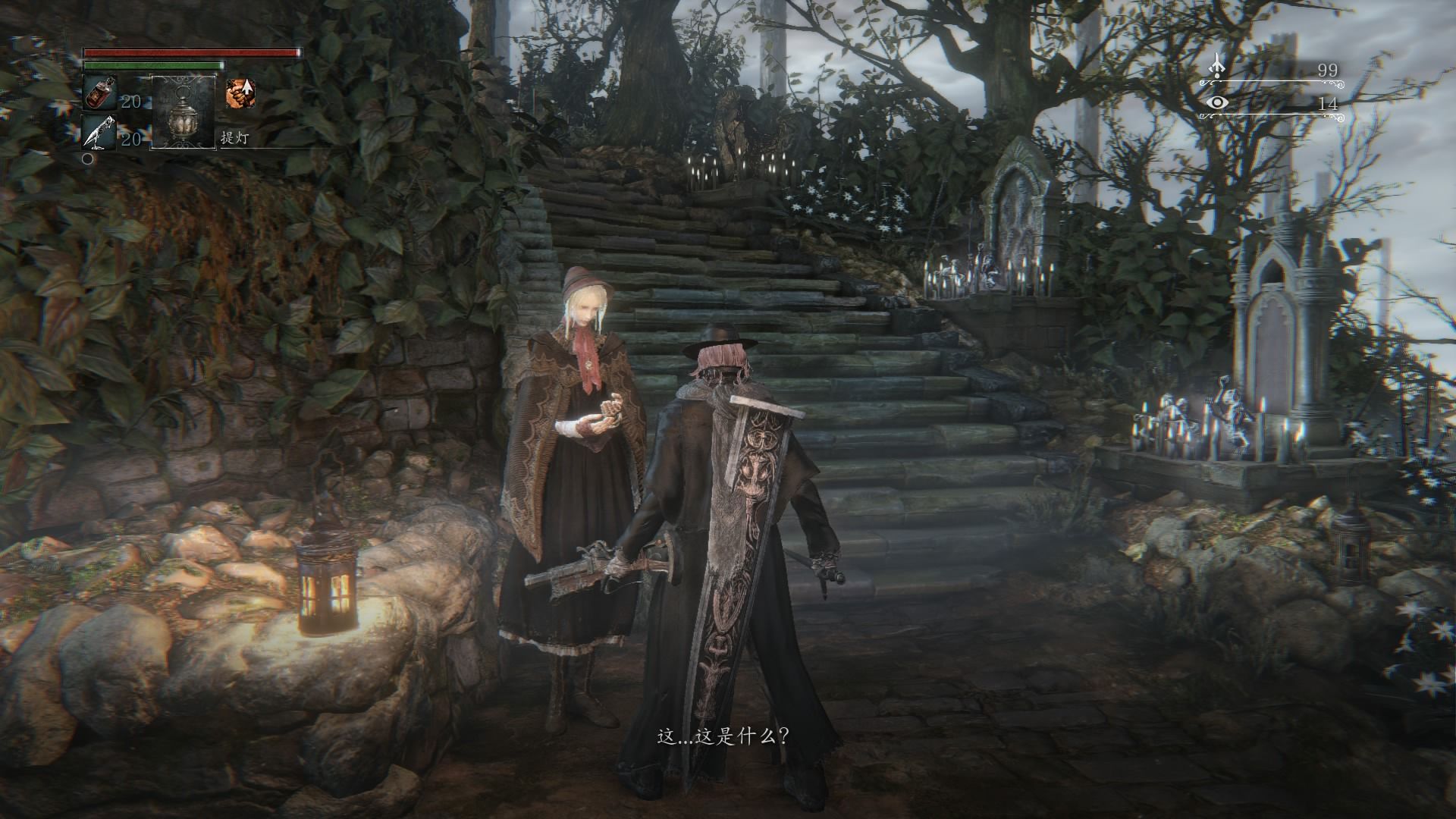The image size is (1456, 819).
Task: Select the blood vial item icon
Action: tap(98, 94)
